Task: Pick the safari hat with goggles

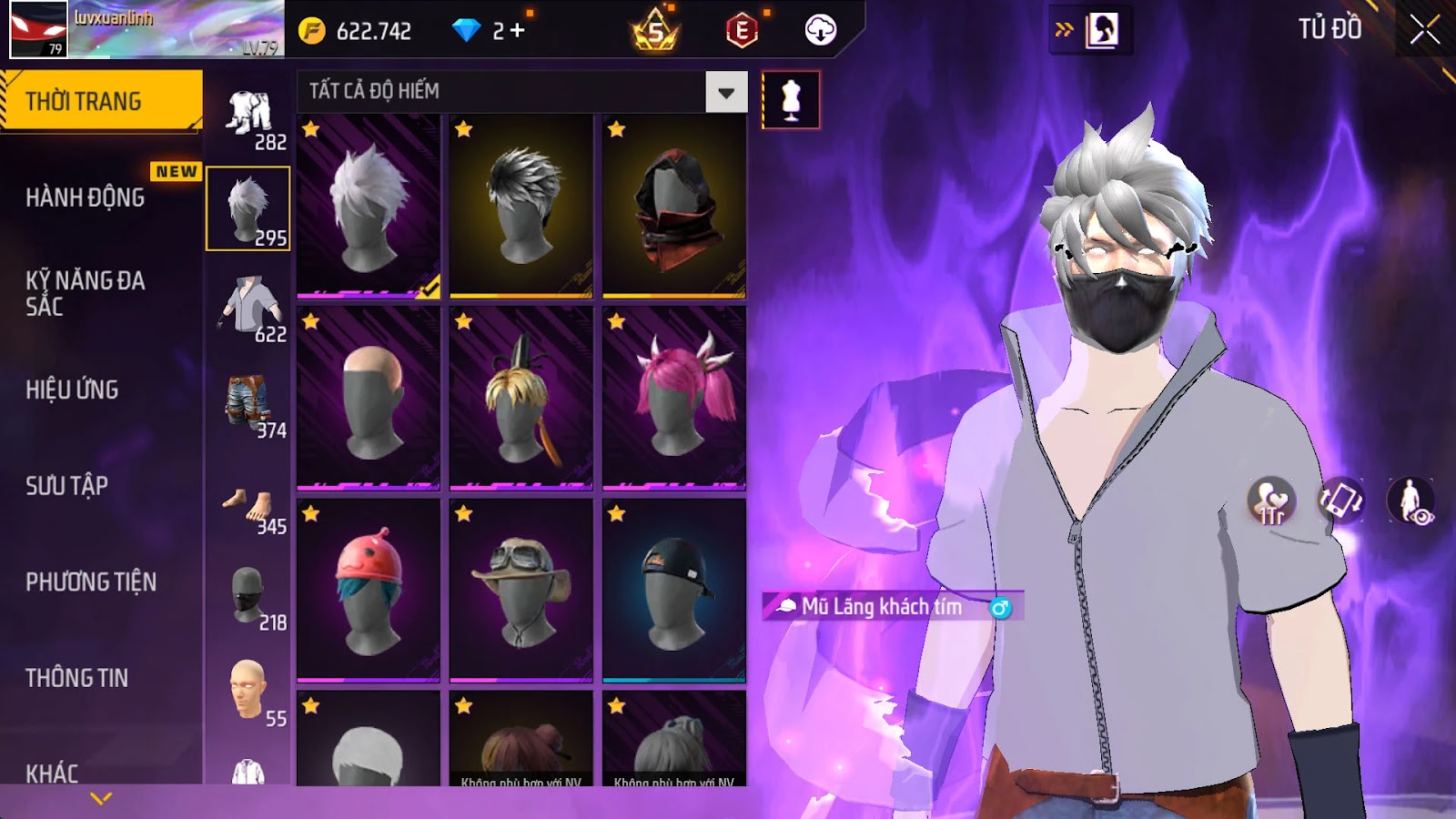Action: pyautogui.click(x=521, y=591)
